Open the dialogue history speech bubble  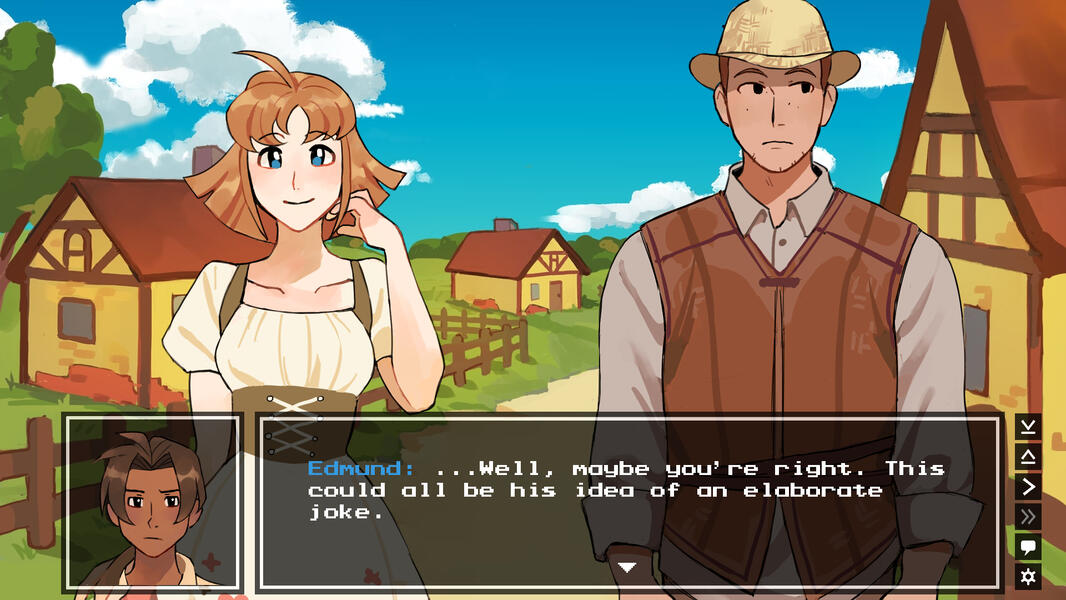click(1028, 547)
